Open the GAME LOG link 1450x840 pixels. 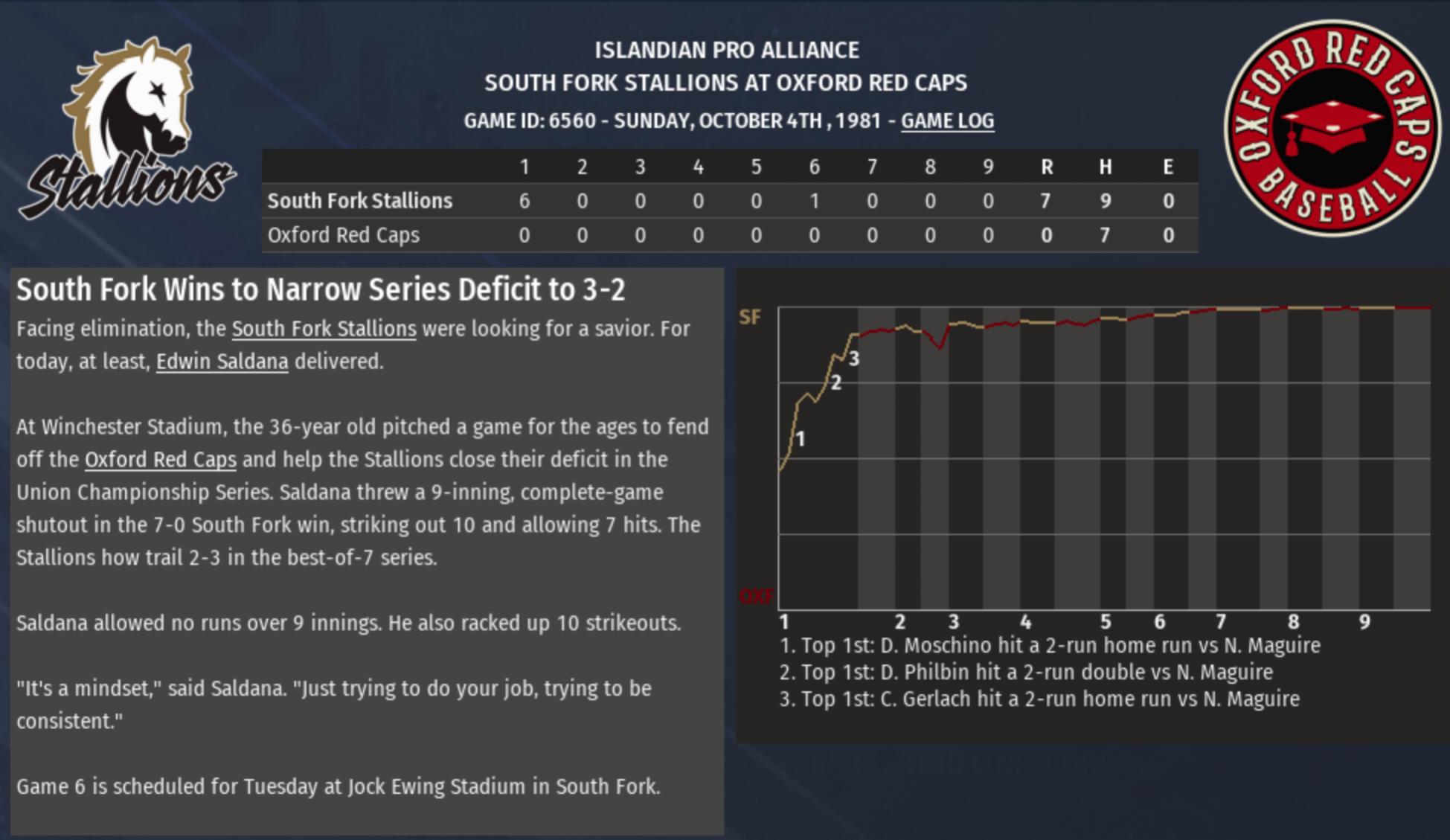[x=947, y=121]
